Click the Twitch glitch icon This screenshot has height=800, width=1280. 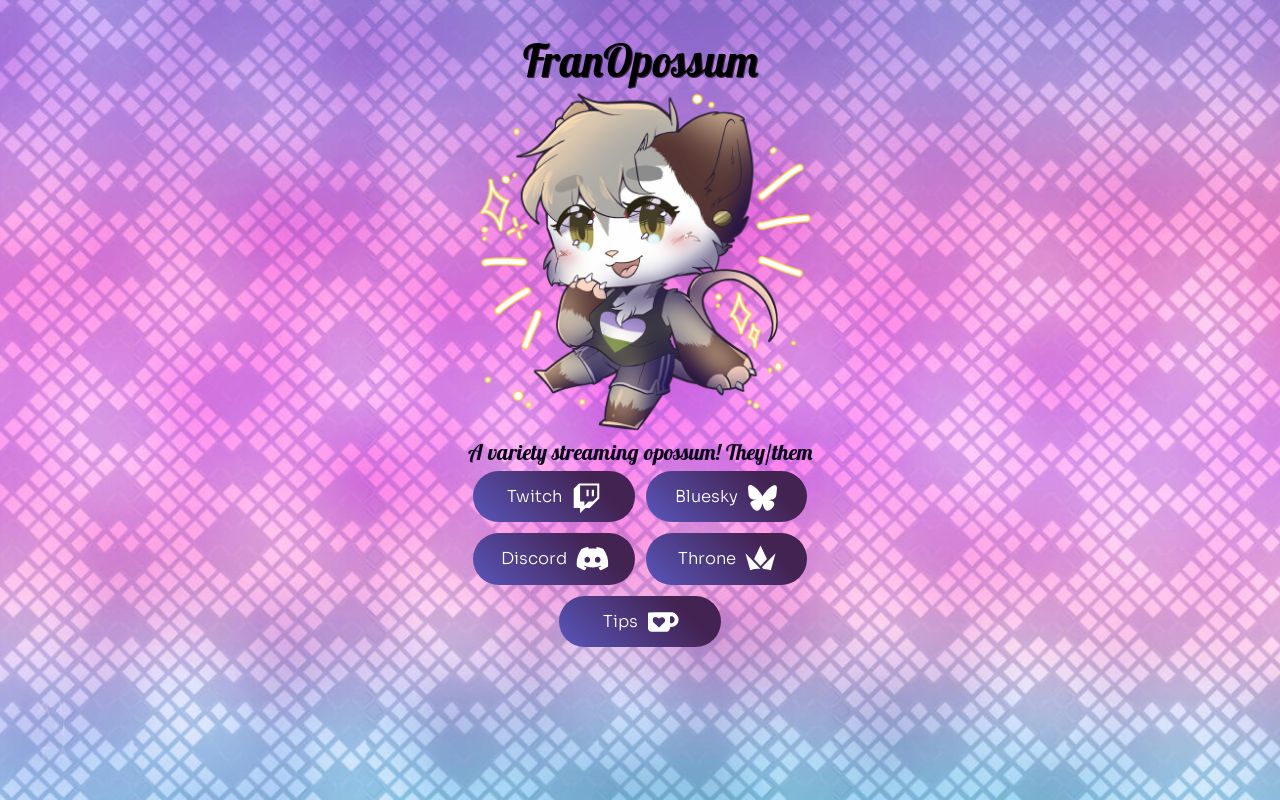587,496
